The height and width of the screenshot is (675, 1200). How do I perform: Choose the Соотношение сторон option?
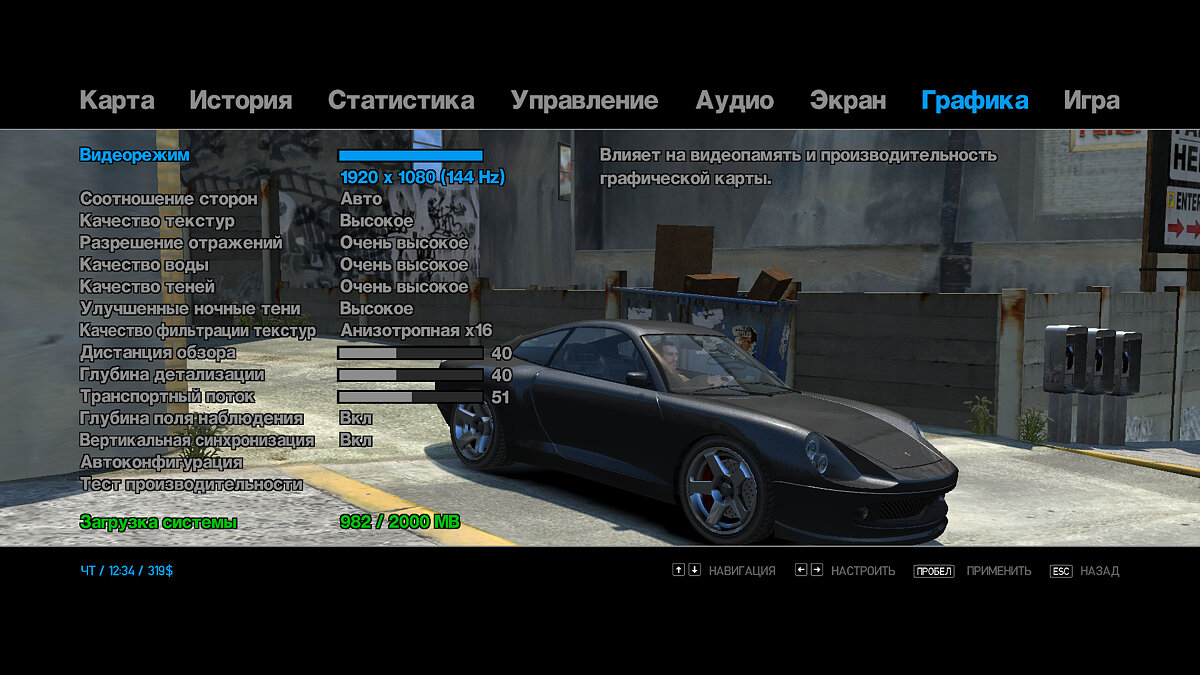(x=168, y=199)
